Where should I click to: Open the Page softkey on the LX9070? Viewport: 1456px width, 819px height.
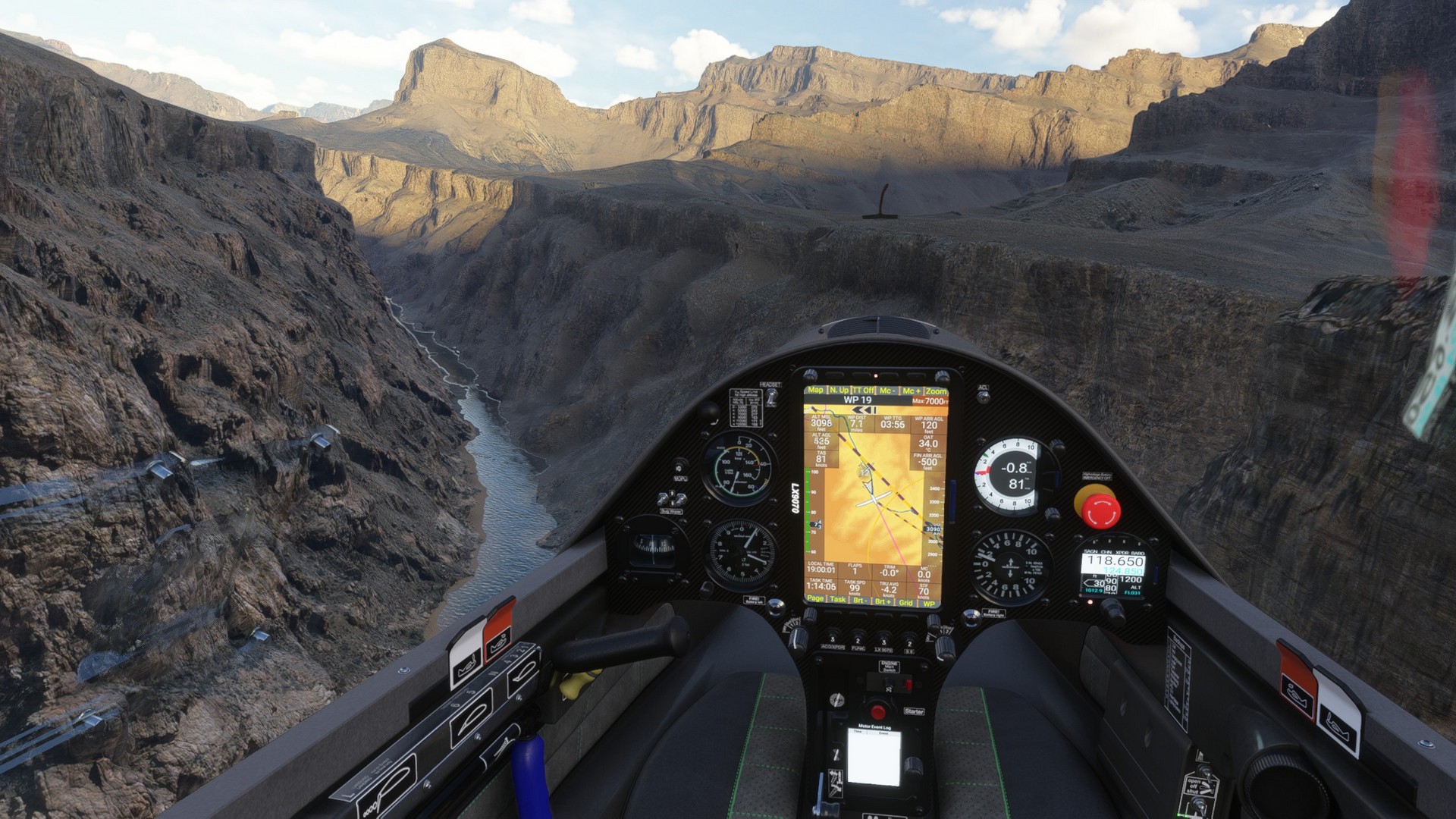815,598
